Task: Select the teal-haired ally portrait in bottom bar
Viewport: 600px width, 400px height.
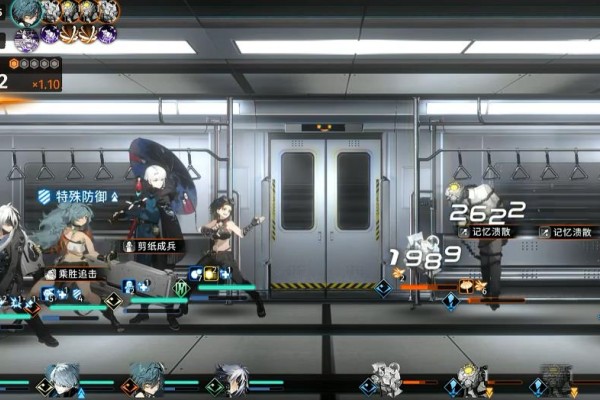Action: [x=146, y=379]
